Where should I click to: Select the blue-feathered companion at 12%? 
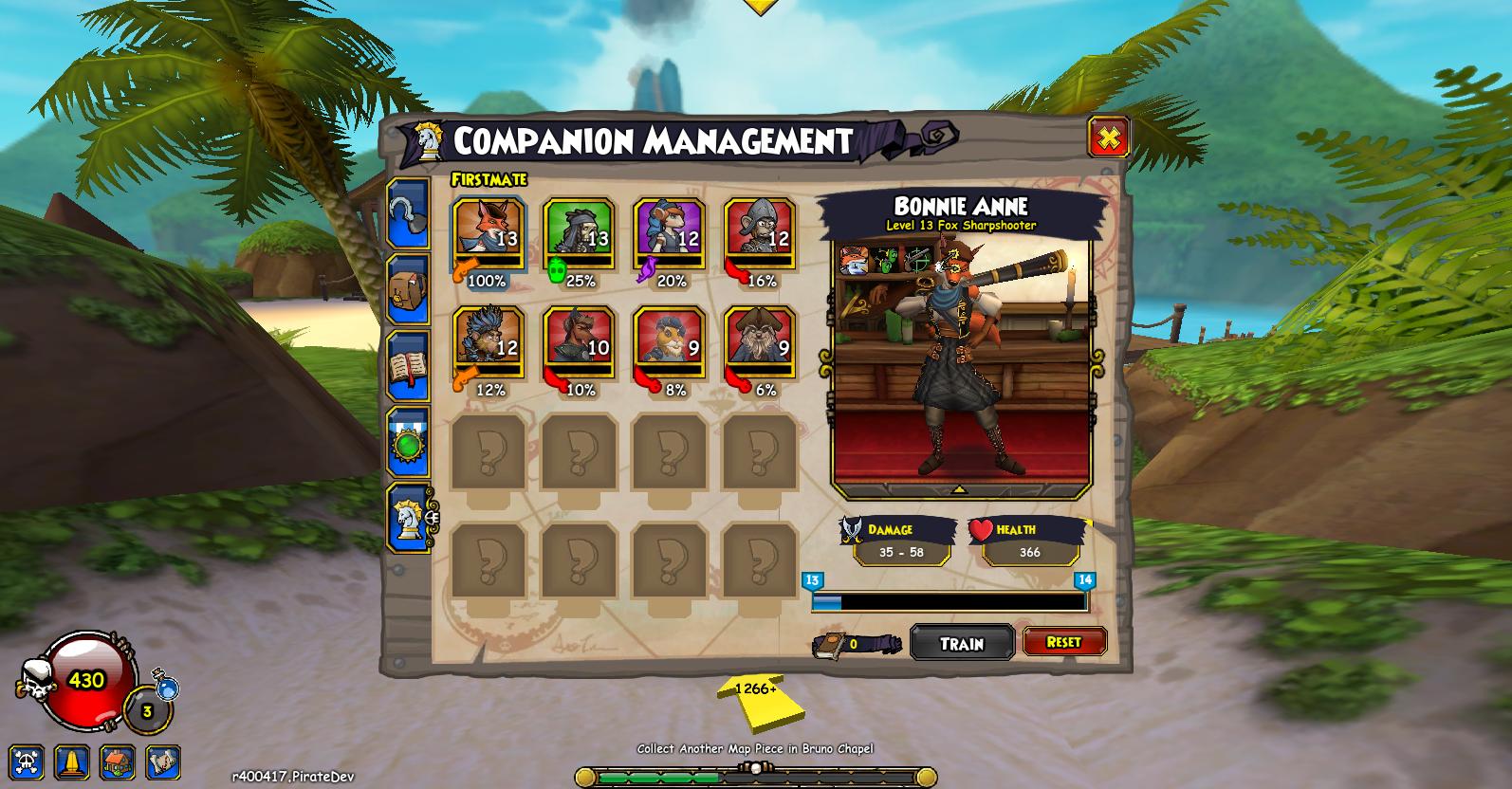pyautogui.click(x=488, y=341)
